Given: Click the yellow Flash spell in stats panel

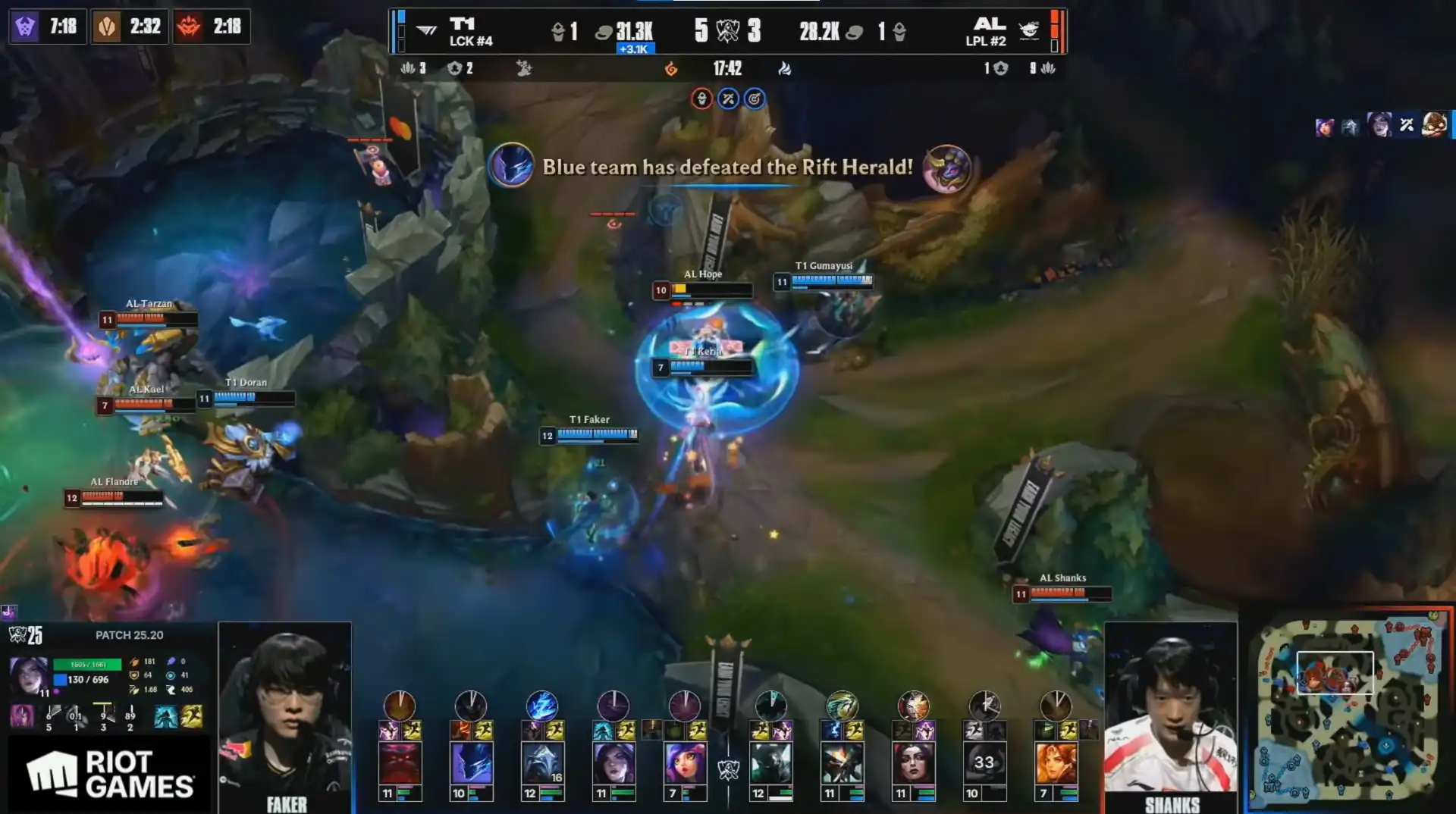Looking at the screenshot, I should (x=192, y=716).
